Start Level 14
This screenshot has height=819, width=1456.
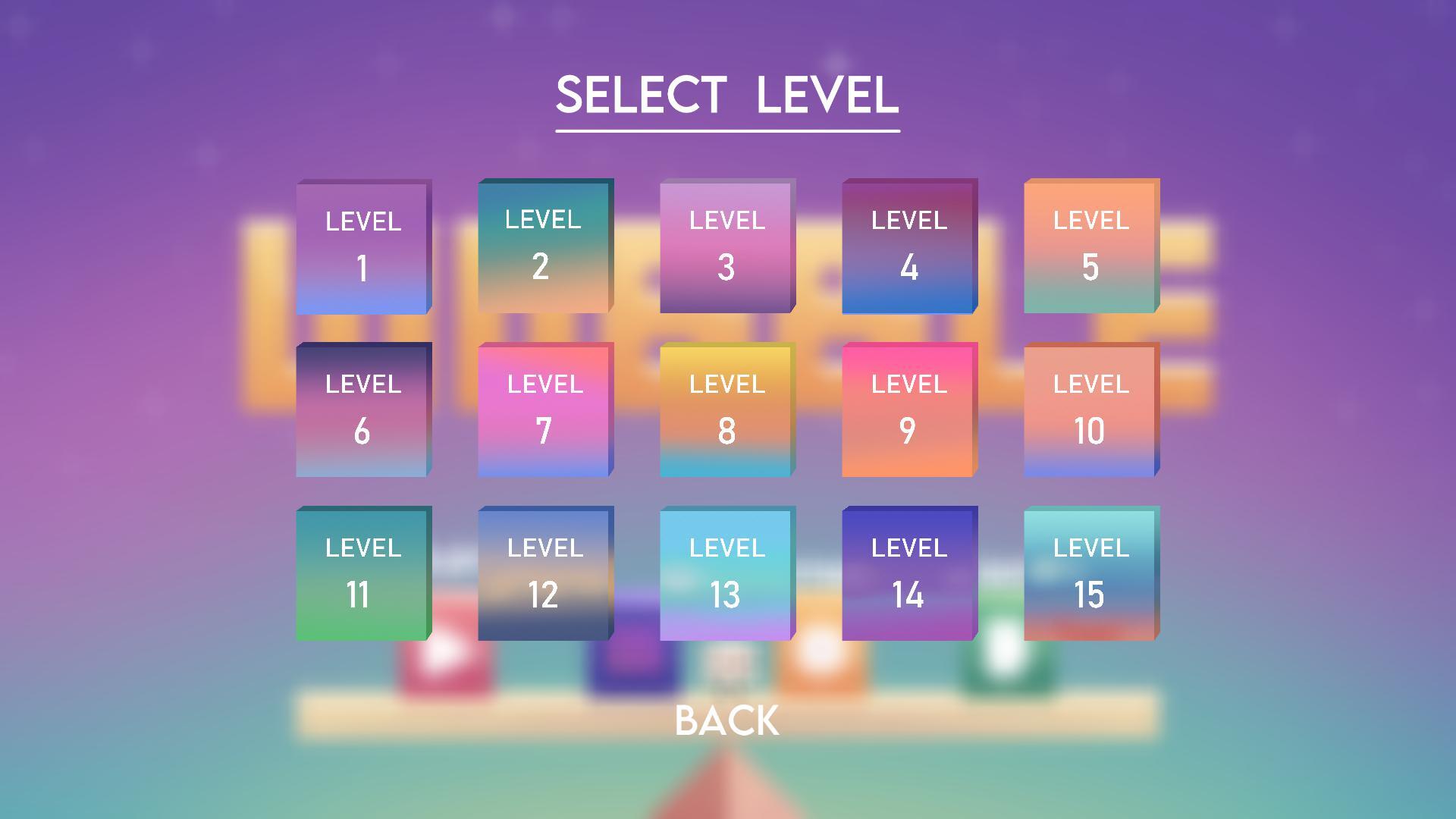pos(908,573)
